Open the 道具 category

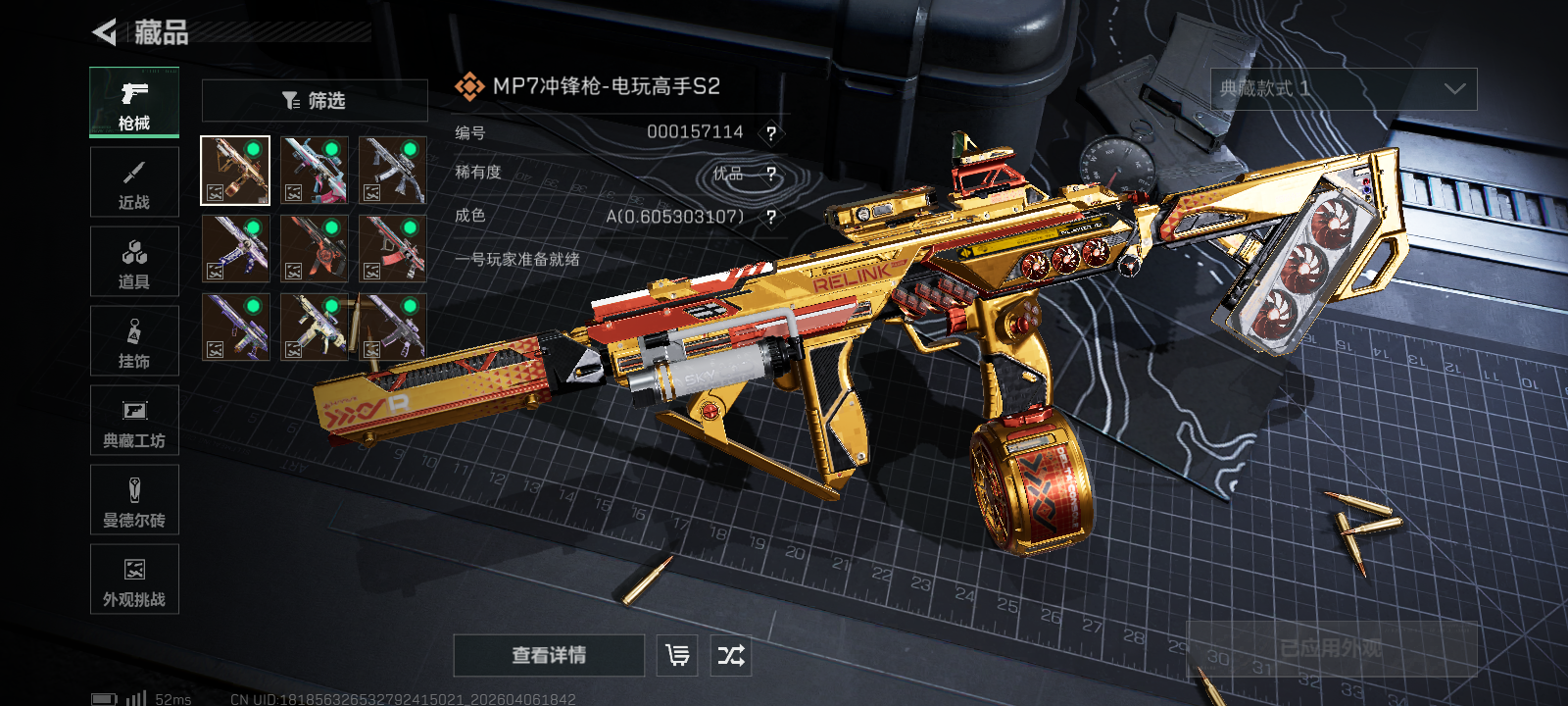click(134, 263)
